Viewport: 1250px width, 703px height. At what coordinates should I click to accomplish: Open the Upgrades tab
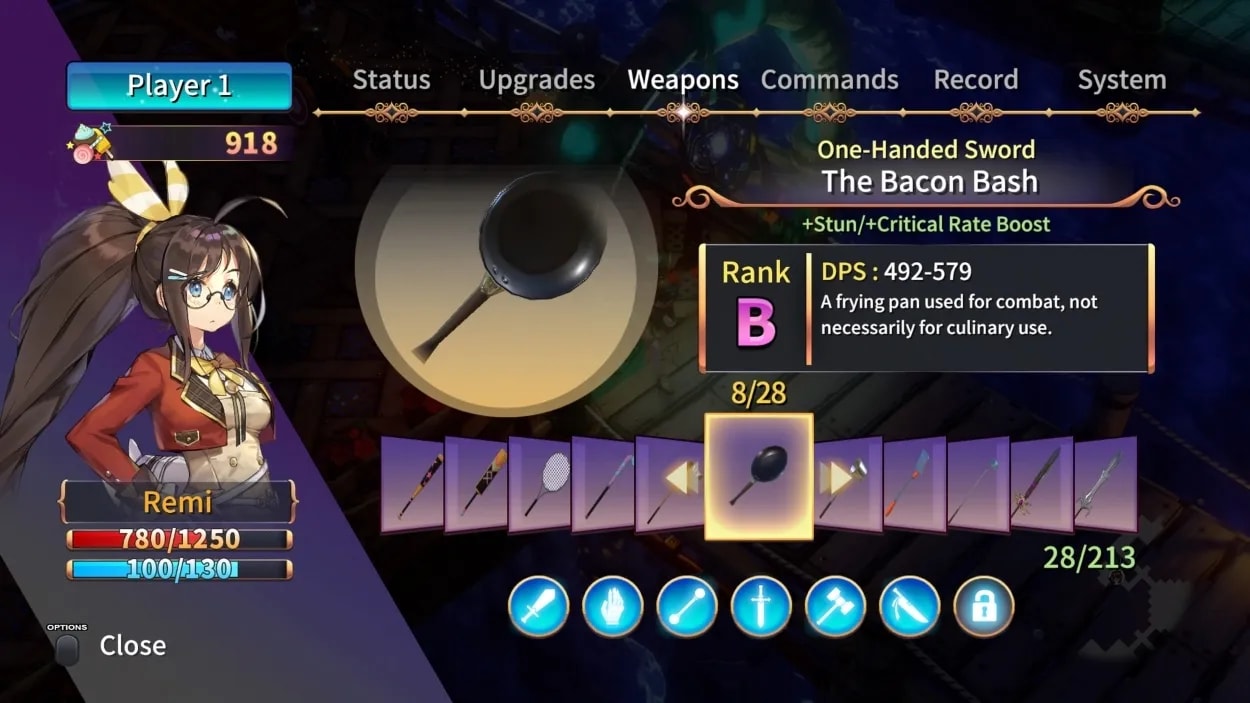pos(536,80)
